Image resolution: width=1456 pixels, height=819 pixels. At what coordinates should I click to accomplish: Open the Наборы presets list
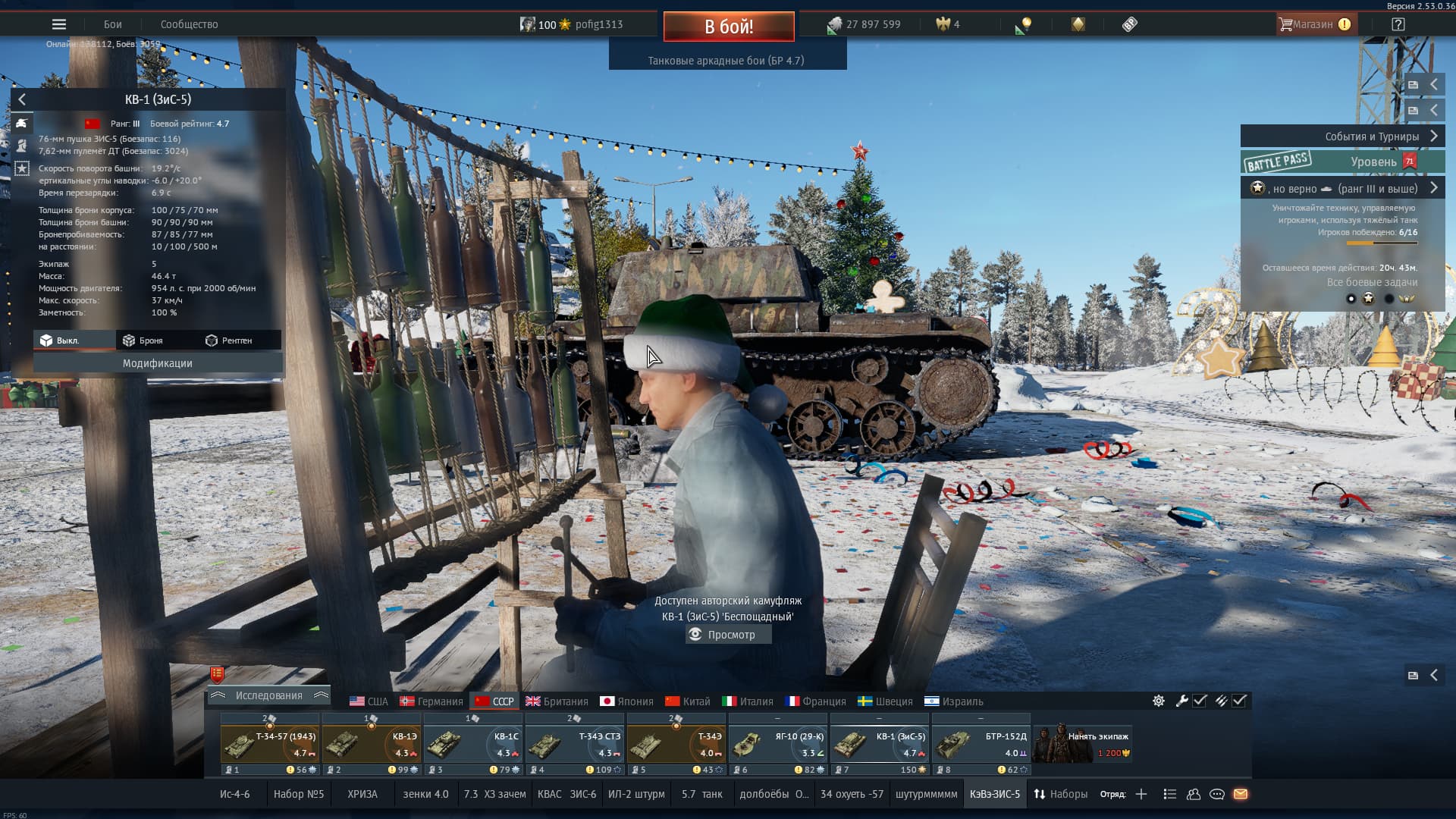(1060, 794)
